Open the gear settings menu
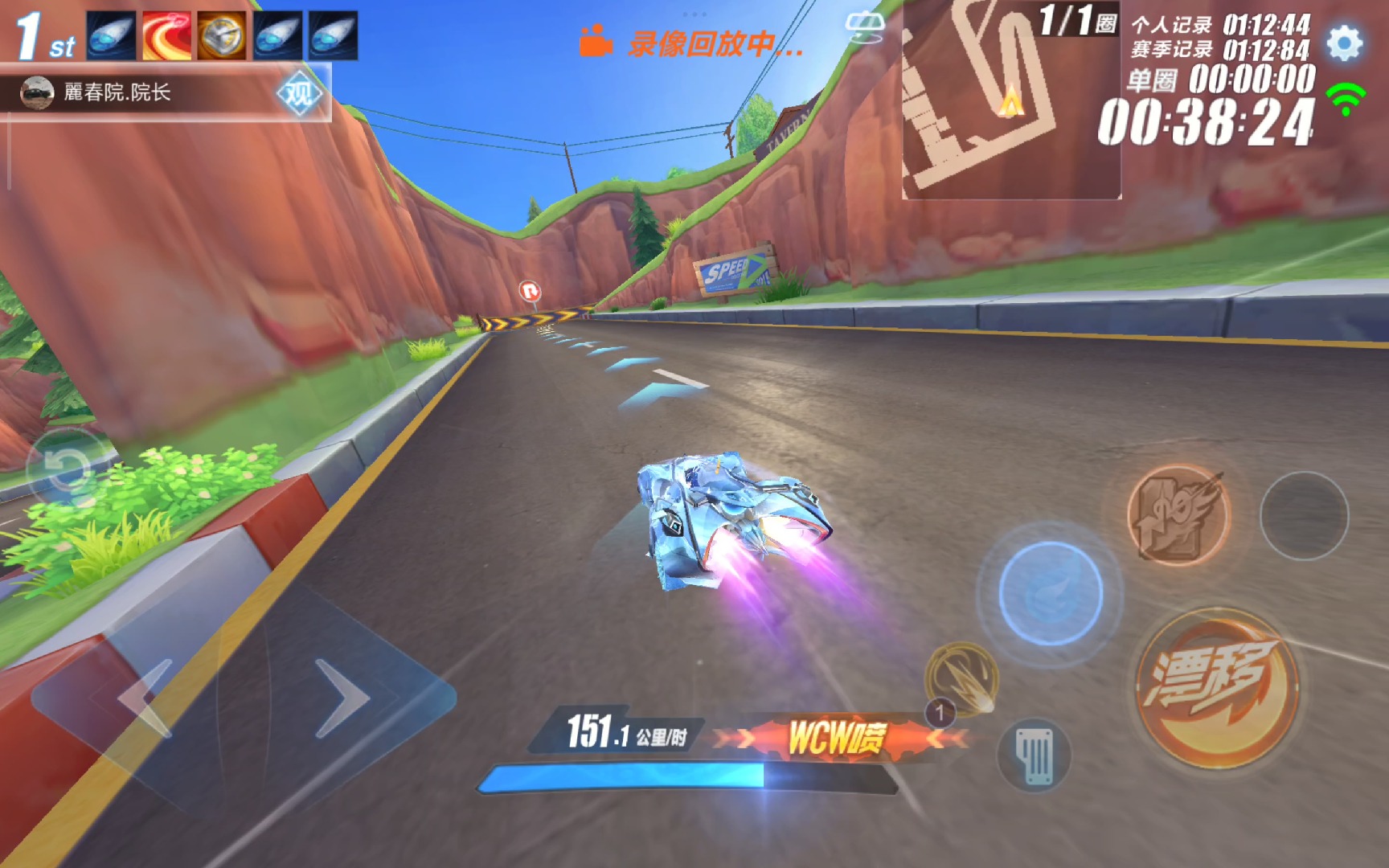The width and height of the screenshot is (1389, 868). (x=1345, y=43)
